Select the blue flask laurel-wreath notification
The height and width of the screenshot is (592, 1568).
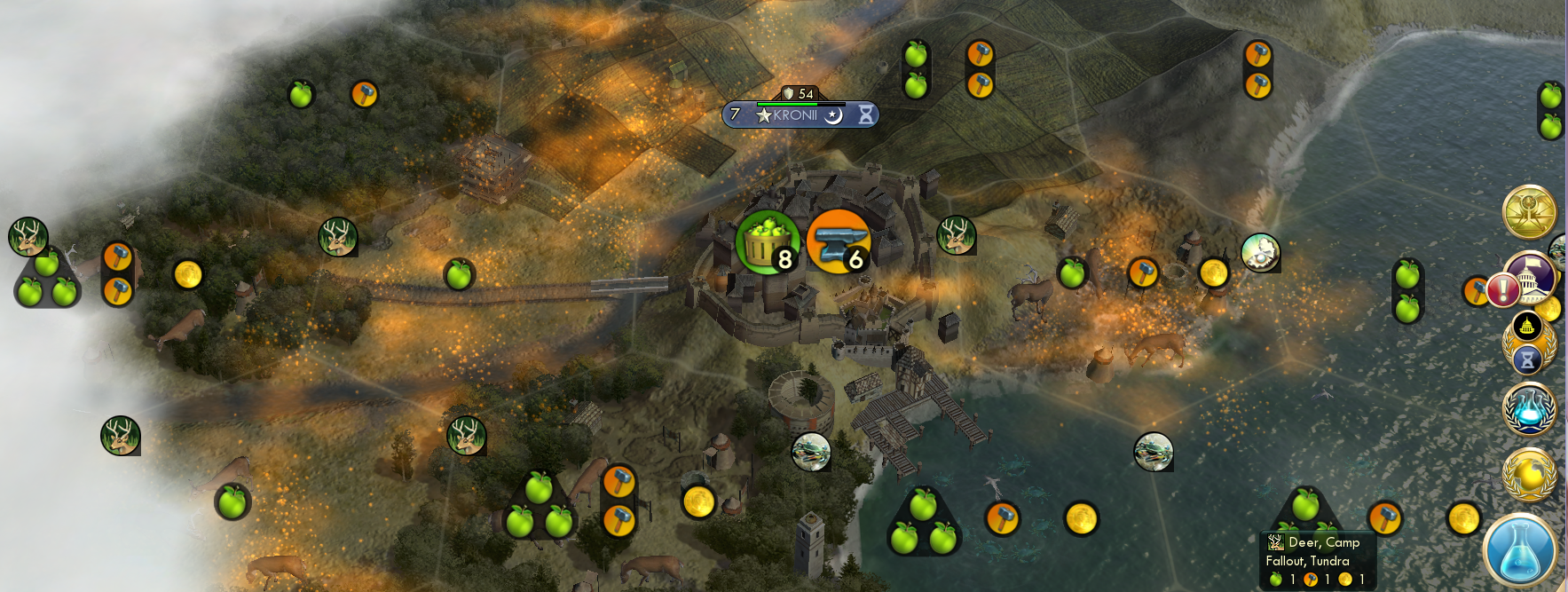pos(1529,409)
